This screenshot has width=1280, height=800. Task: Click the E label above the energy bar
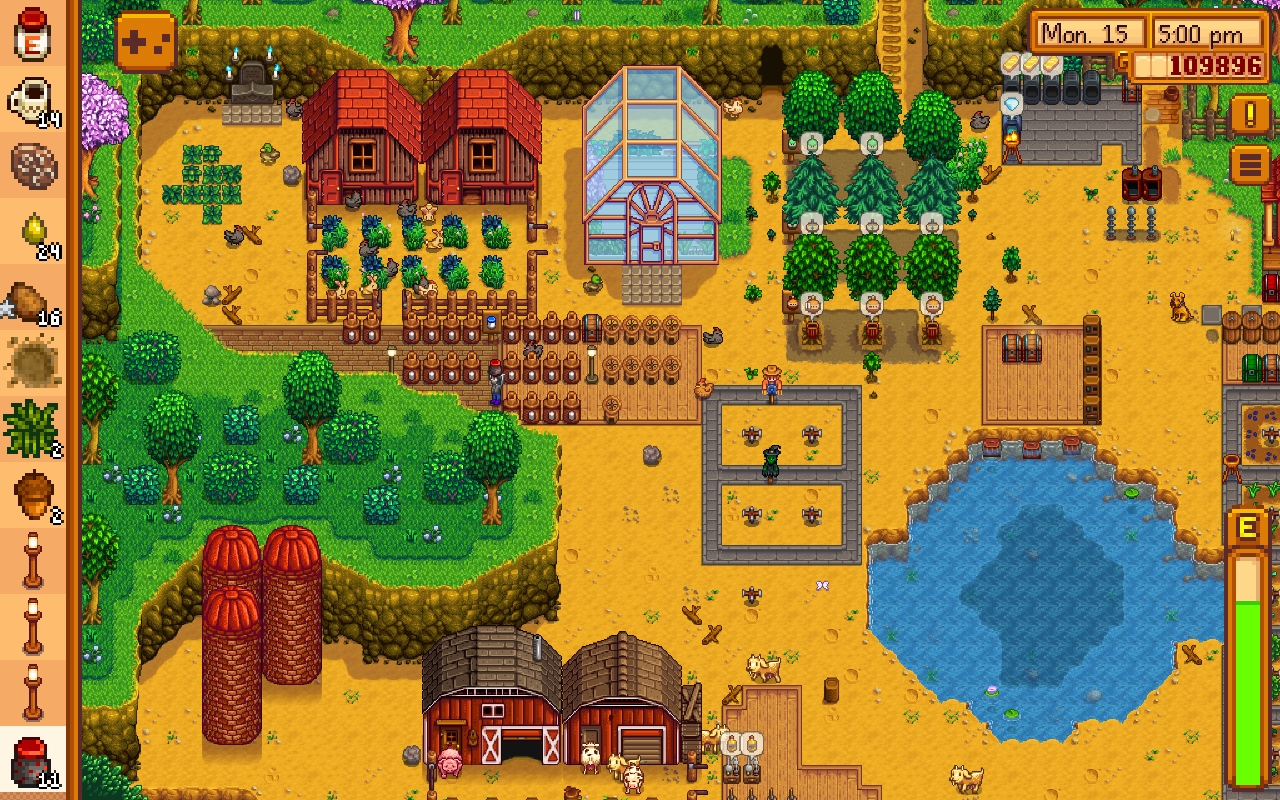[x=1247, y=525]
